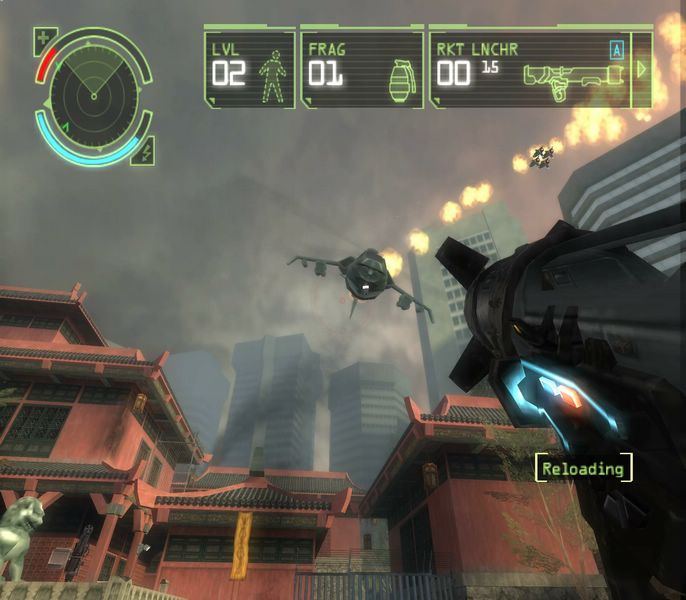This screenshot has height=600, width=686.
Task: Click the soldier figure level icon
Action: (x=271, y=77)
